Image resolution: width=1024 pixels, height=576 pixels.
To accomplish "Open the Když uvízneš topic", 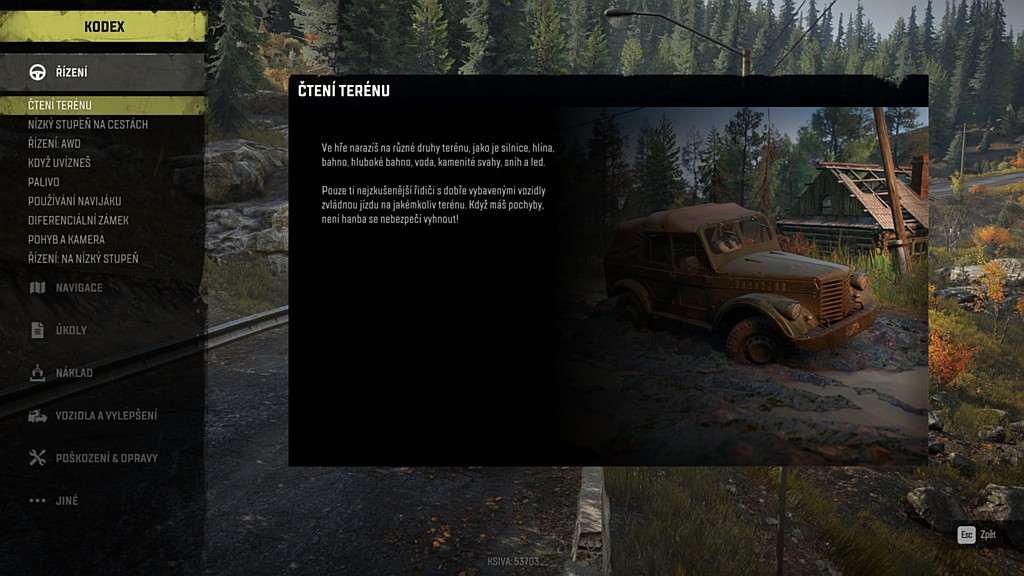I will (59, 162).
